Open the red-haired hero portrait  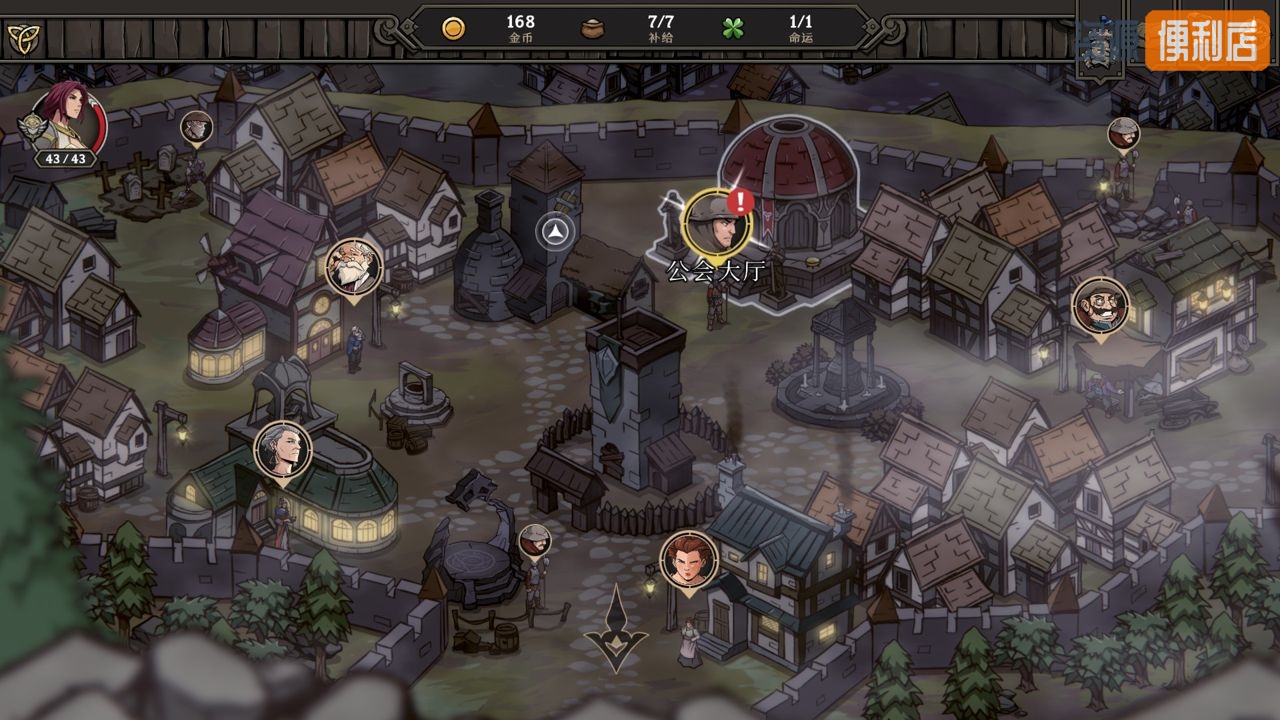pos(67,122)
